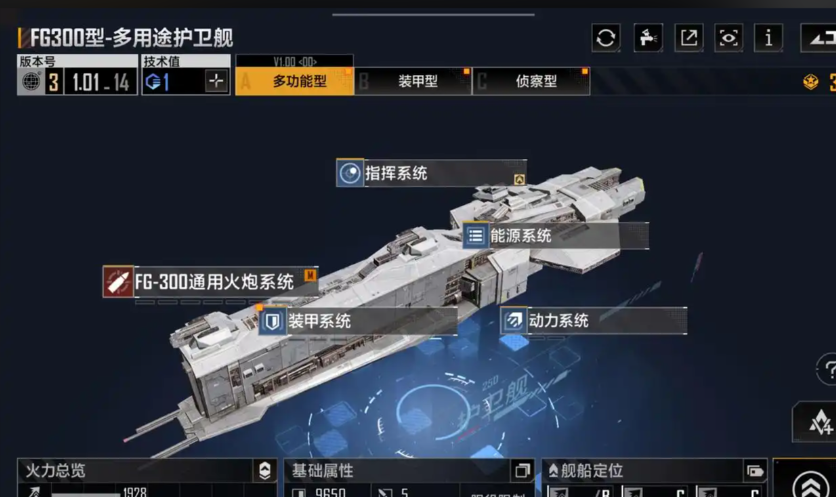This screenshot has width=836, height=497.
Task: Click the share export arrow icon
Action: tap(689, 38)
